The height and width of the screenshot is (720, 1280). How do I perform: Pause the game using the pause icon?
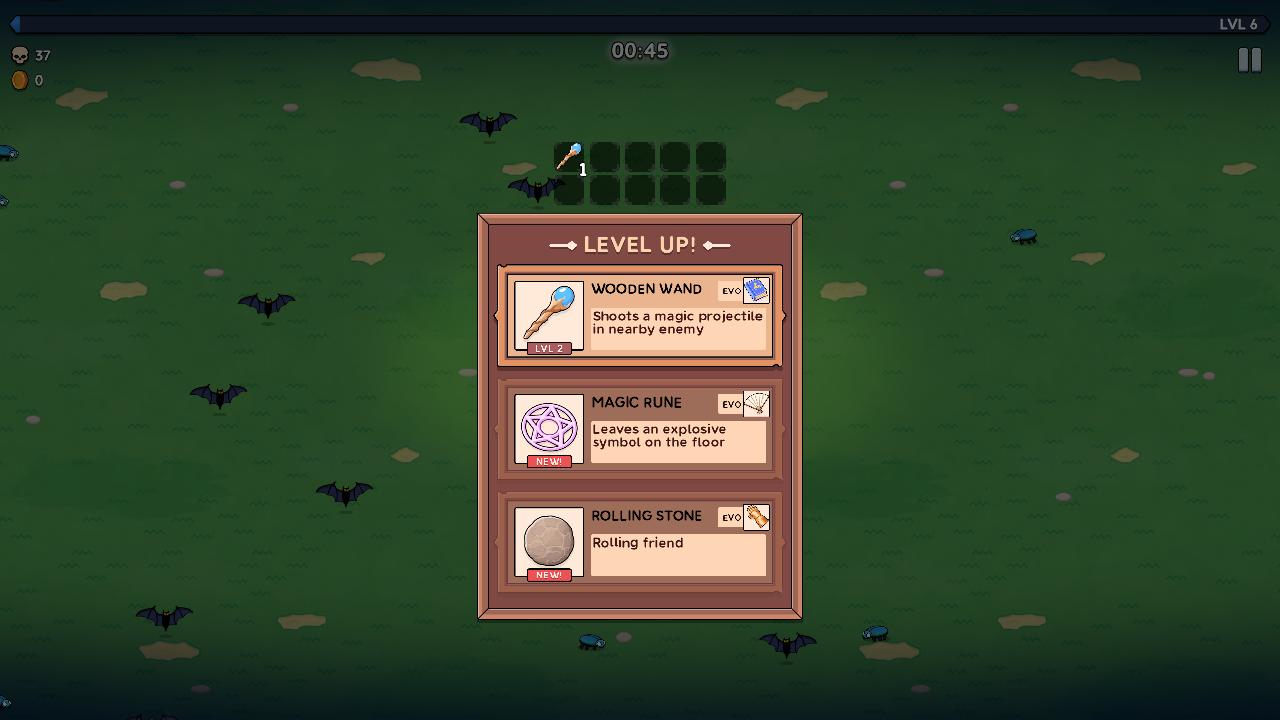(x=1248, y=59)
